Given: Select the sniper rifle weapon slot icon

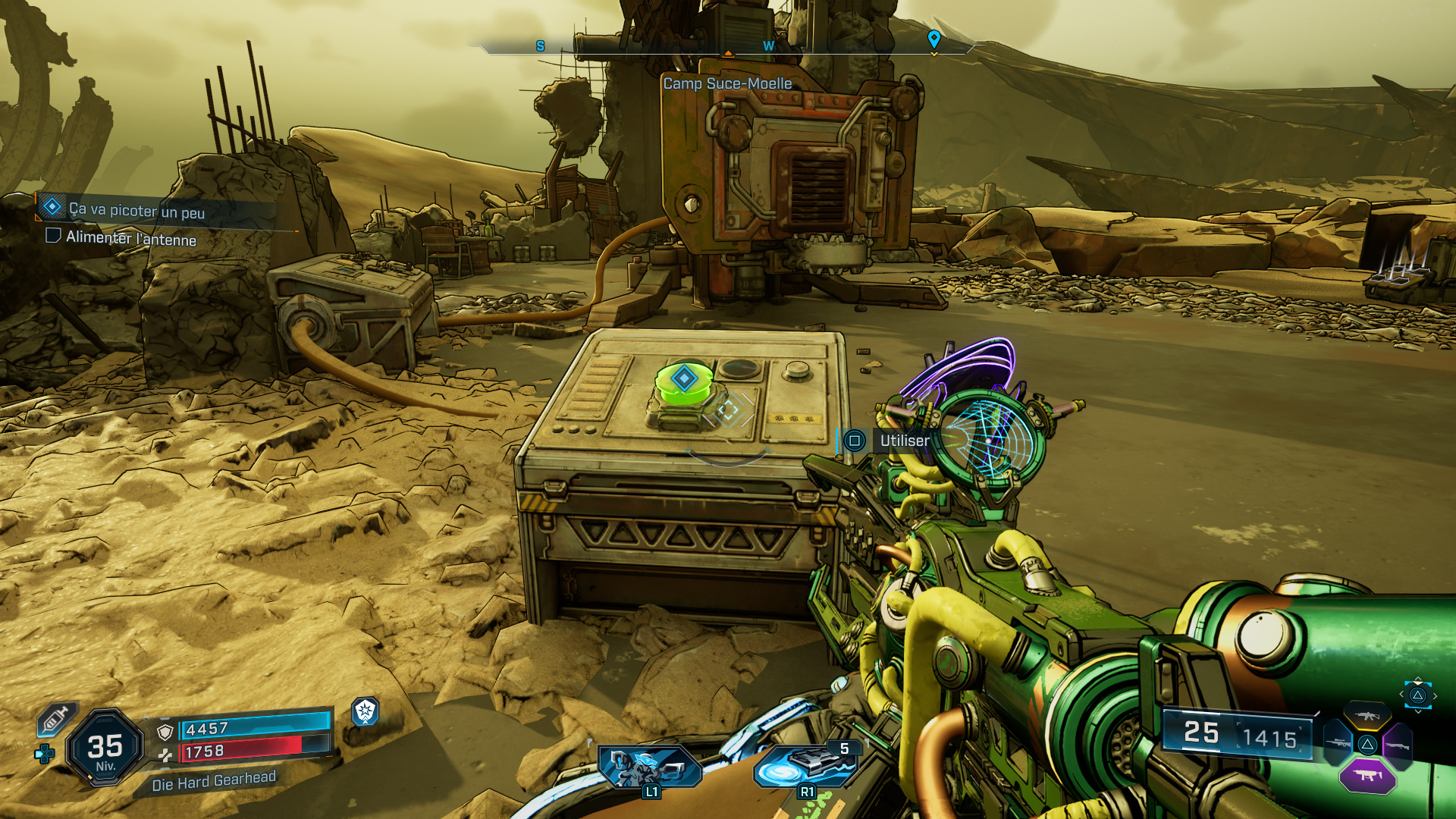Looking at the screenshot, I should 1340,743.
